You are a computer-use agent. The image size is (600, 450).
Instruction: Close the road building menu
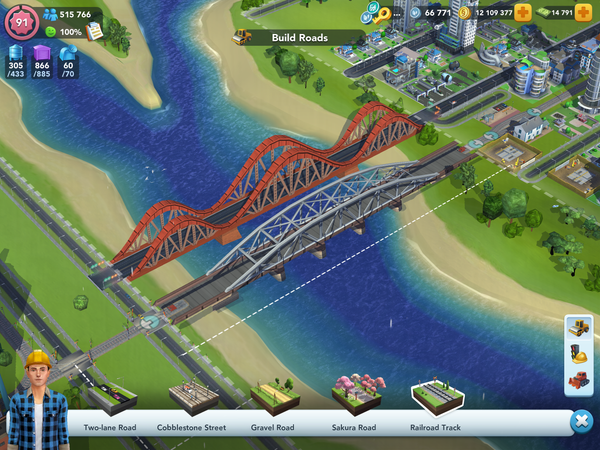581,422
